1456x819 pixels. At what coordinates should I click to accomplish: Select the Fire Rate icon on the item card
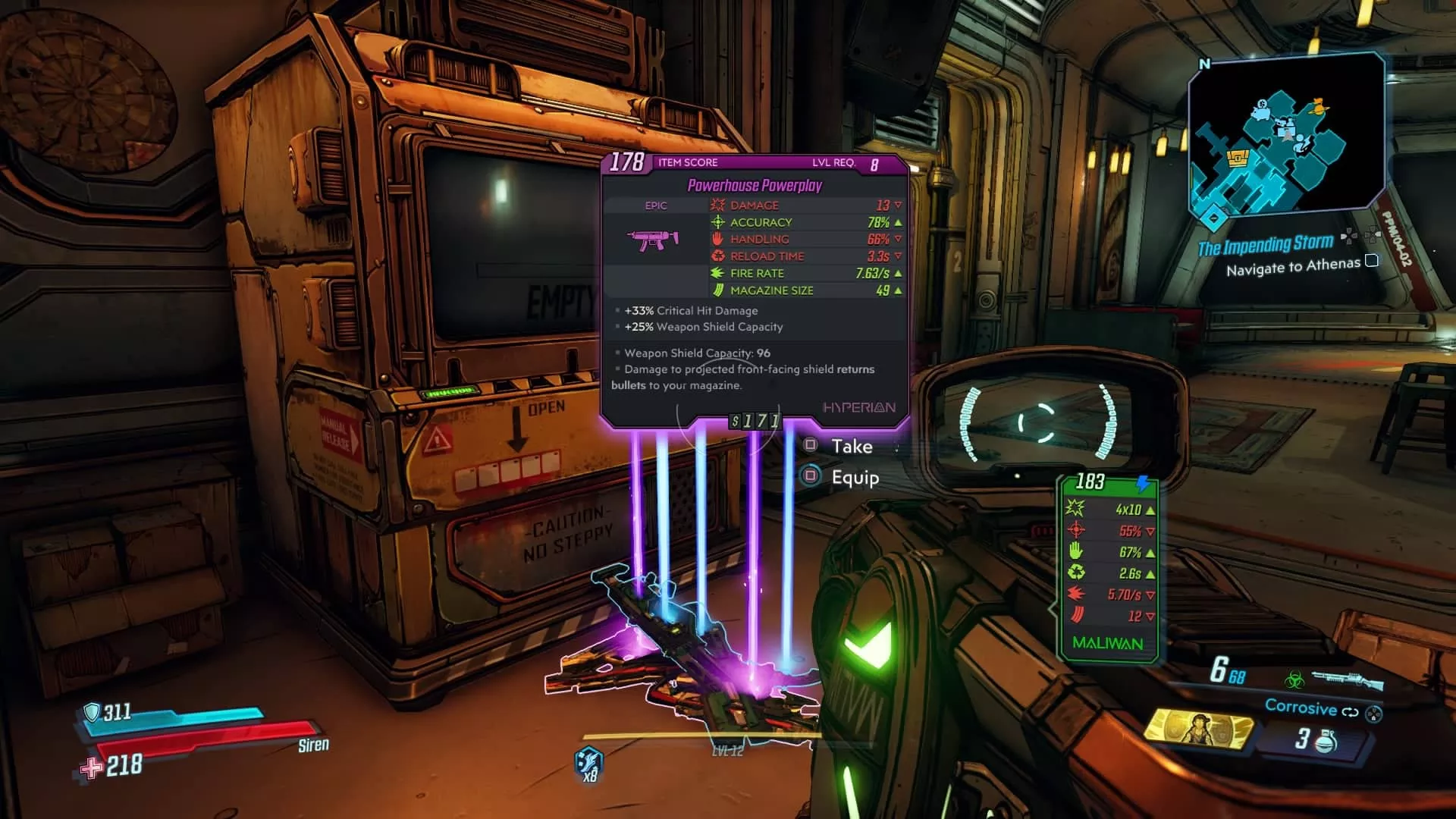[x=716, y=273]
